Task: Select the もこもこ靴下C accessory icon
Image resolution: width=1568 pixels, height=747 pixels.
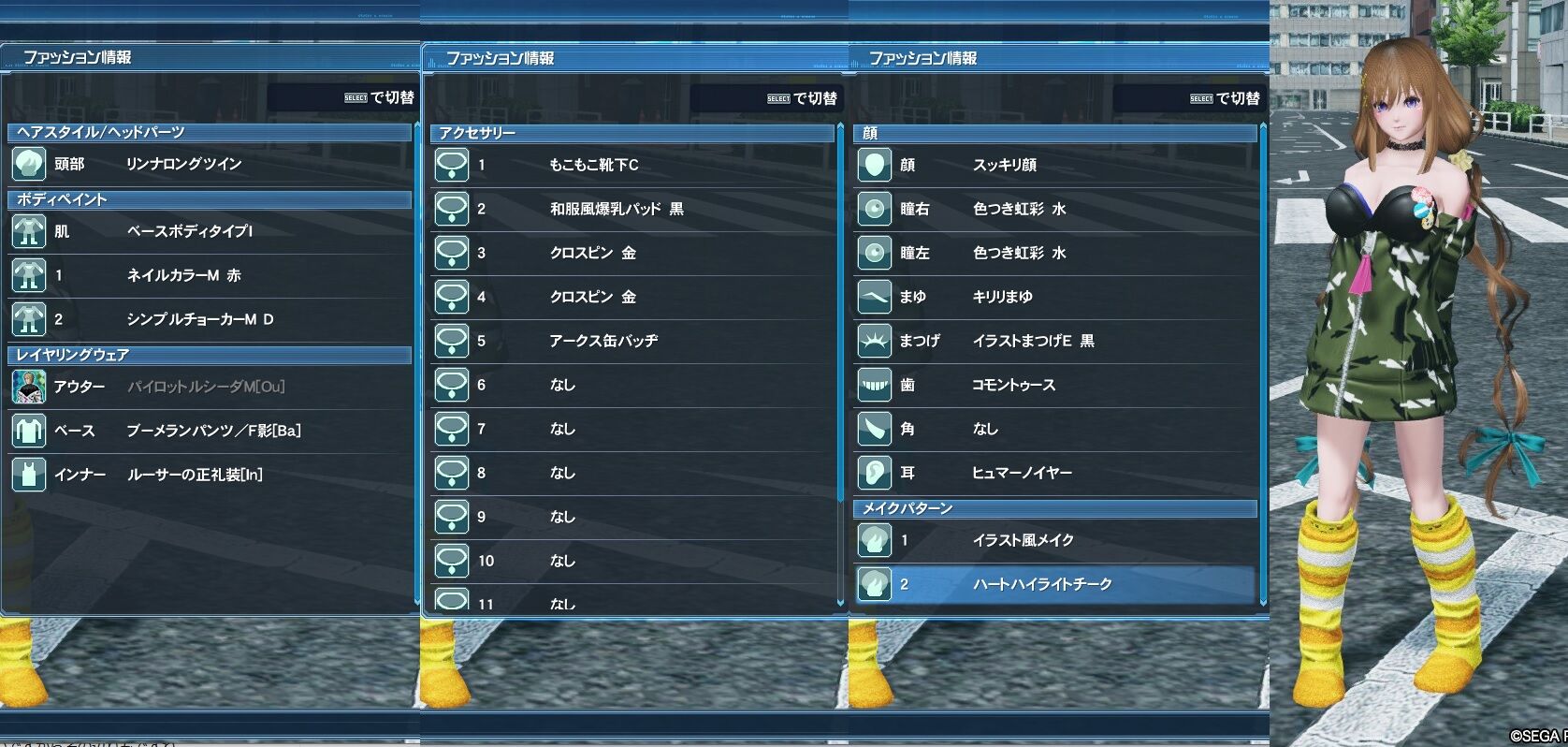Action: pyautogui.click(x=453, y=164)
